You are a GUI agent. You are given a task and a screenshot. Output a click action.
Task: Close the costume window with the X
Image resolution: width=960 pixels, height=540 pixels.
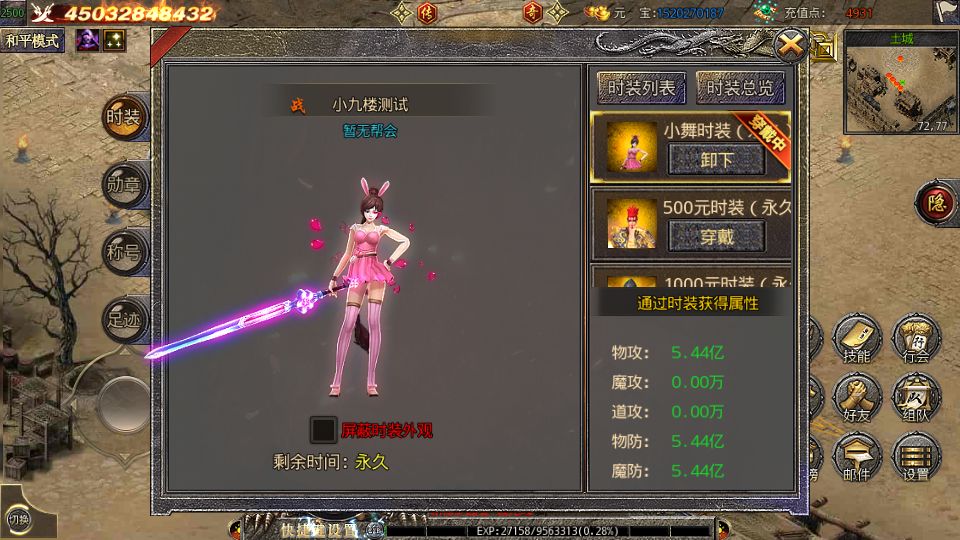(791, 45)
